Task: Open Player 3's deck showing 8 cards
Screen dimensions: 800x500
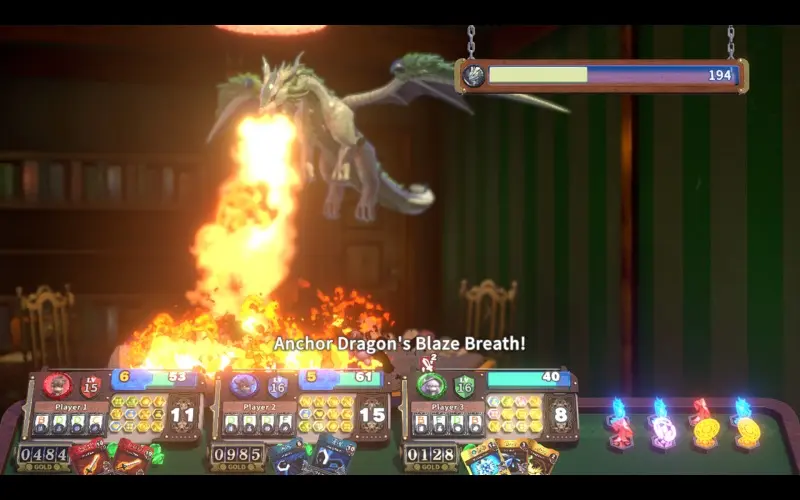Action: click(x=559, y=415)
